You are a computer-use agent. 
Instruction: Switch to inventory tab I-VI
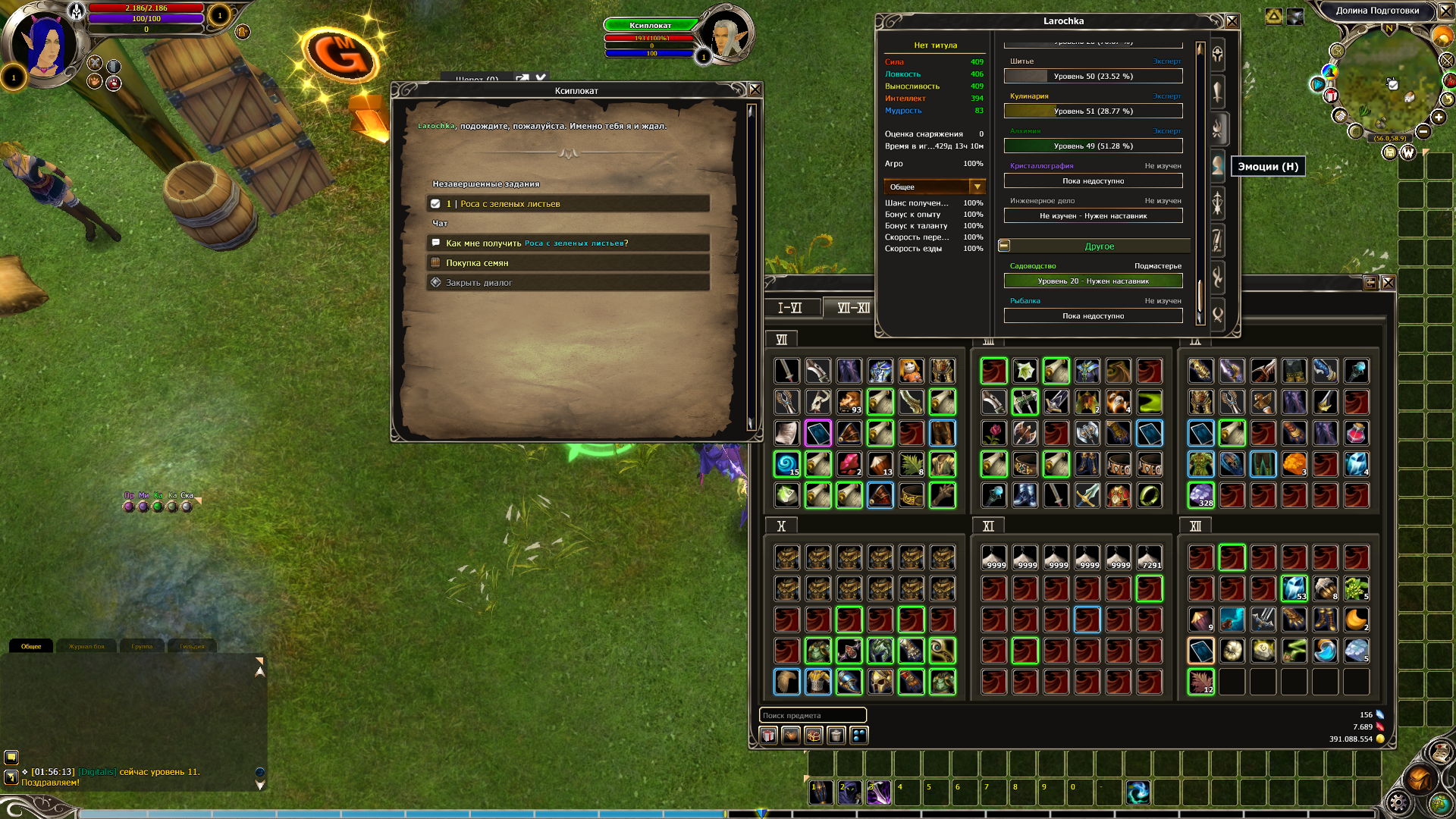[789, 308]
